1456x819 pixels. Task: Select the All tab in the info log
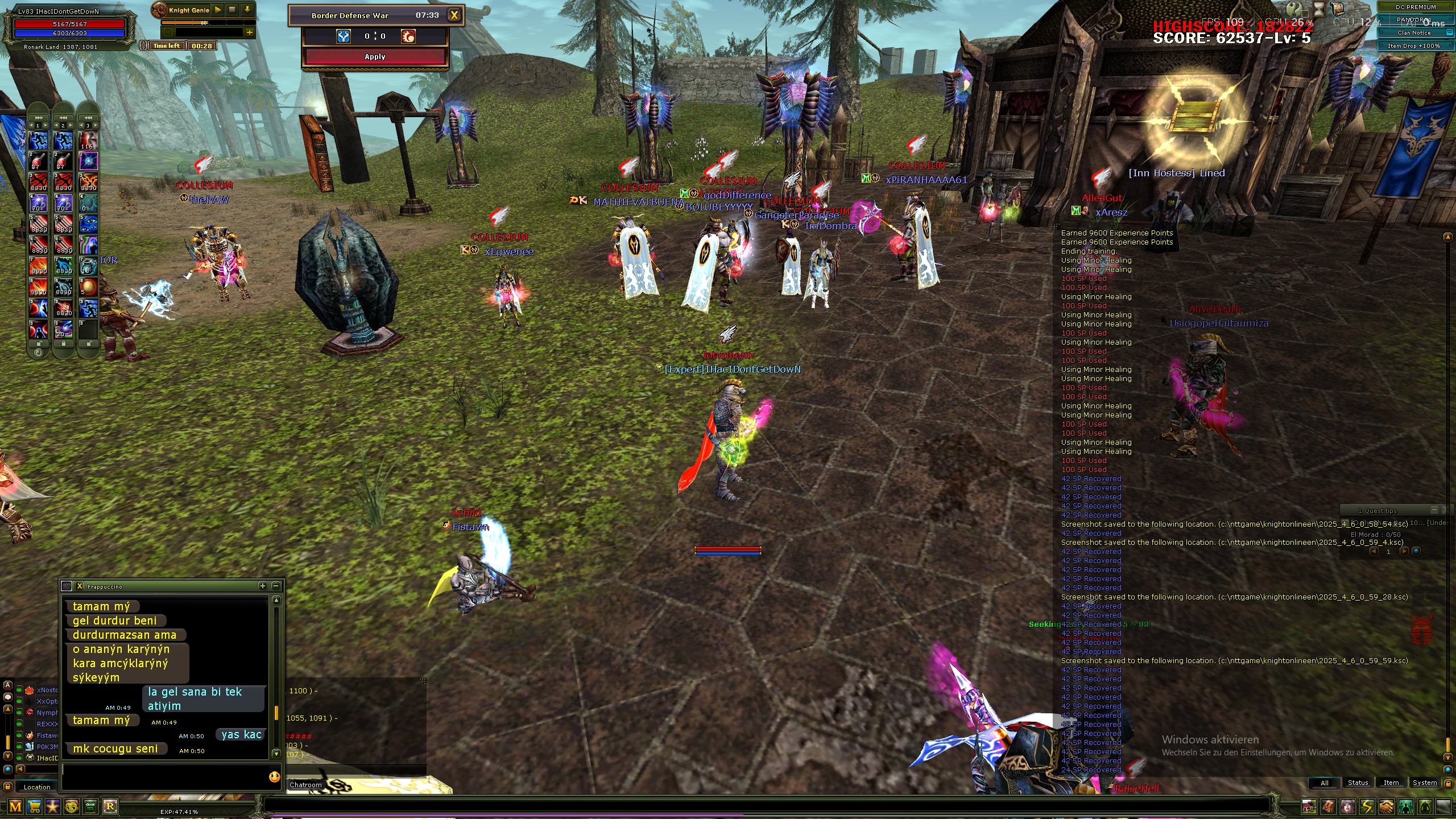[1324, 783]
